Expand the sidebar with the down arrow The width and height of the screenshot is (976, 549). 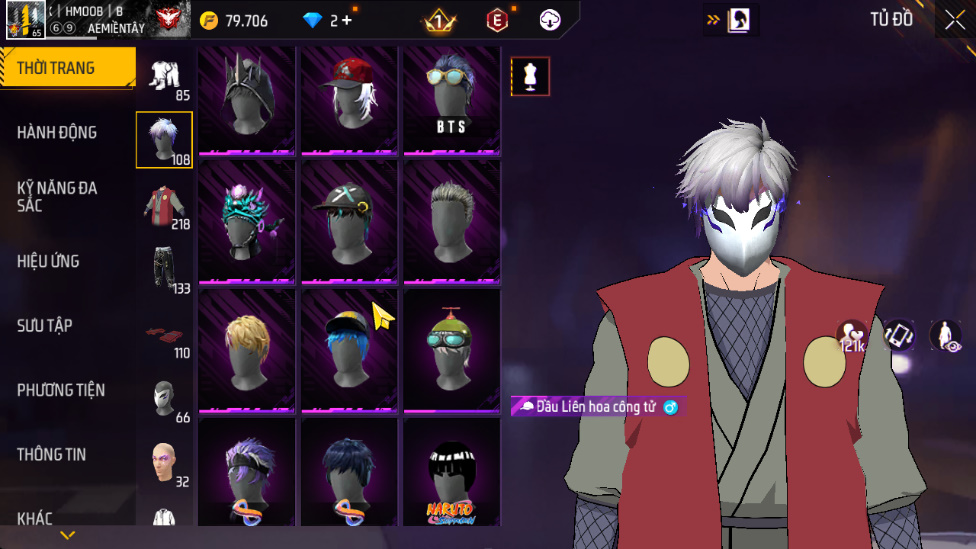point(67,536)
